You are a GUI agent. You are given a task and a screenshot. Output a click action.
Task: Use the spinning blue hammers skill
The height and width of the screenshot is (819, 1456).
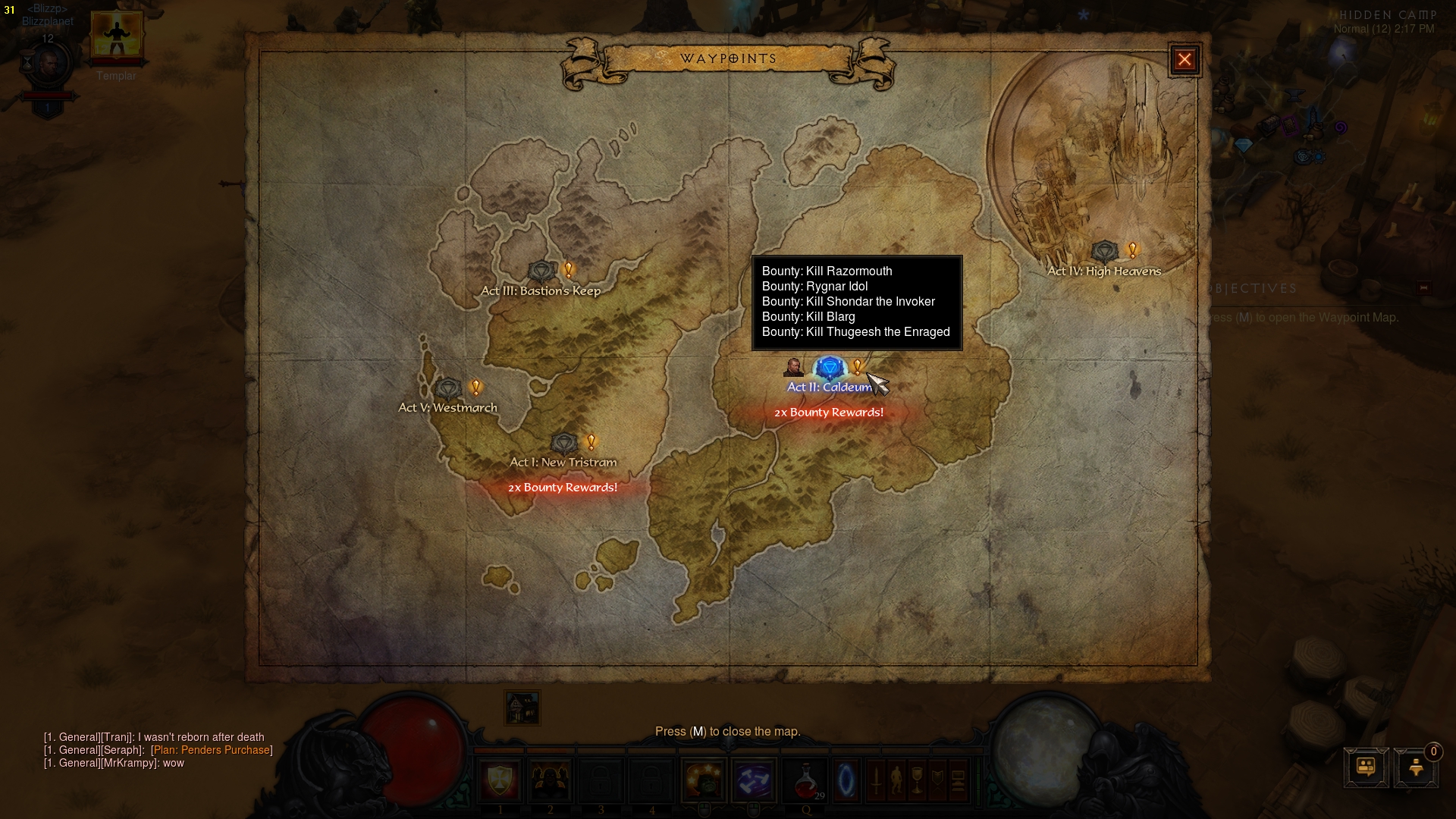point(754,779)
